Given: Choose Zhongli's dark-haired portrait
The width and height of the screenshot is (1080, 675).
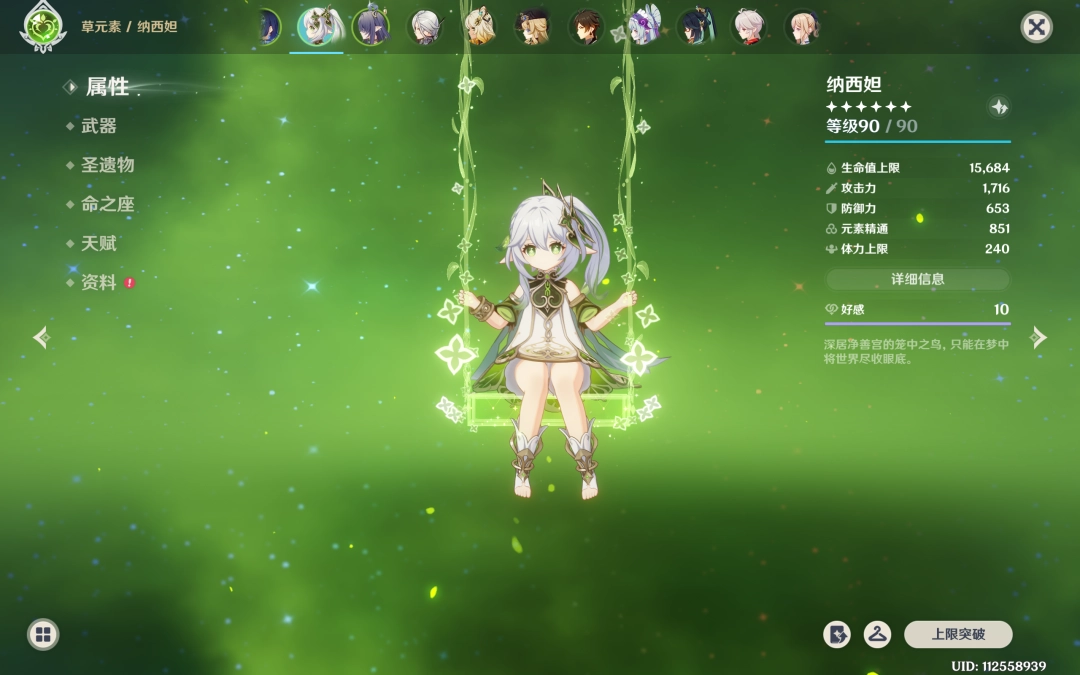Looking at the screenshot, I should (586, 27).
